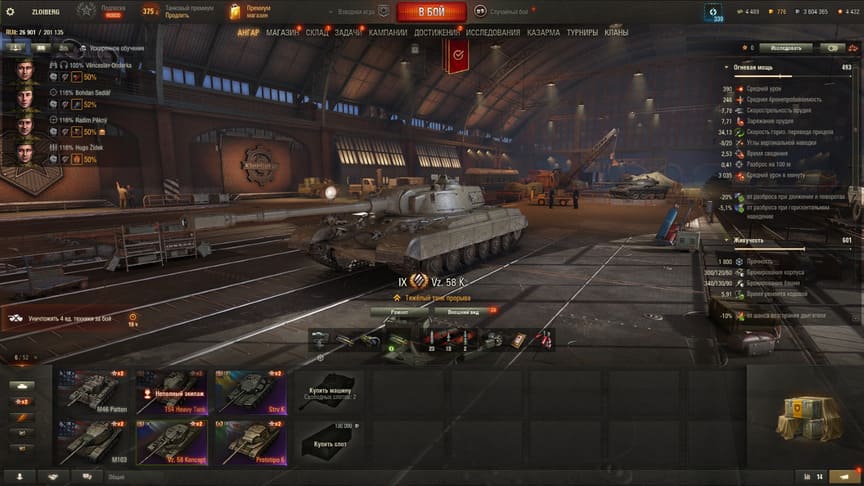Open the ТУРНИРЫ tab
864x486 pixels.
point(582,32)
